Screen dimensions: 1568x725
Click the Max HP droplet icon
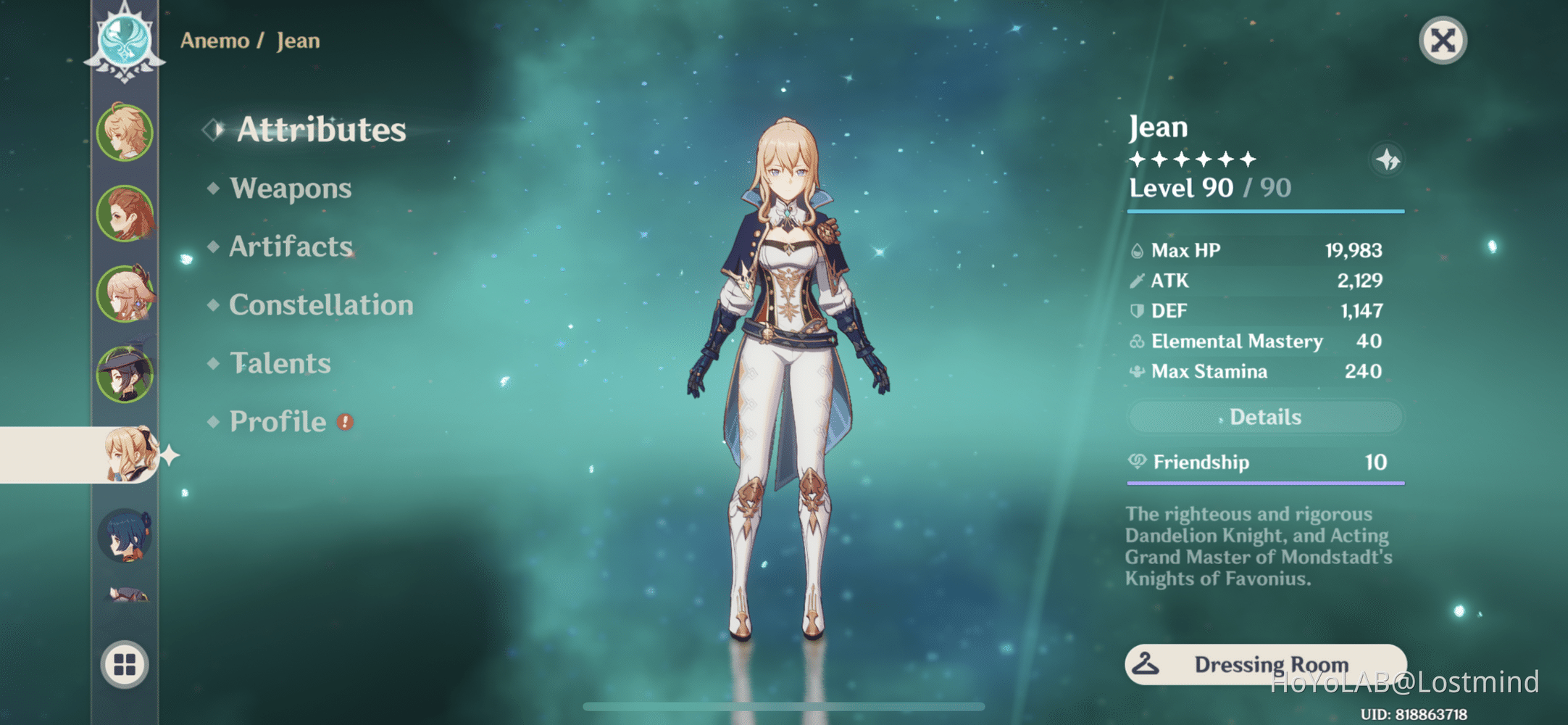click(x=1138, y=249)
